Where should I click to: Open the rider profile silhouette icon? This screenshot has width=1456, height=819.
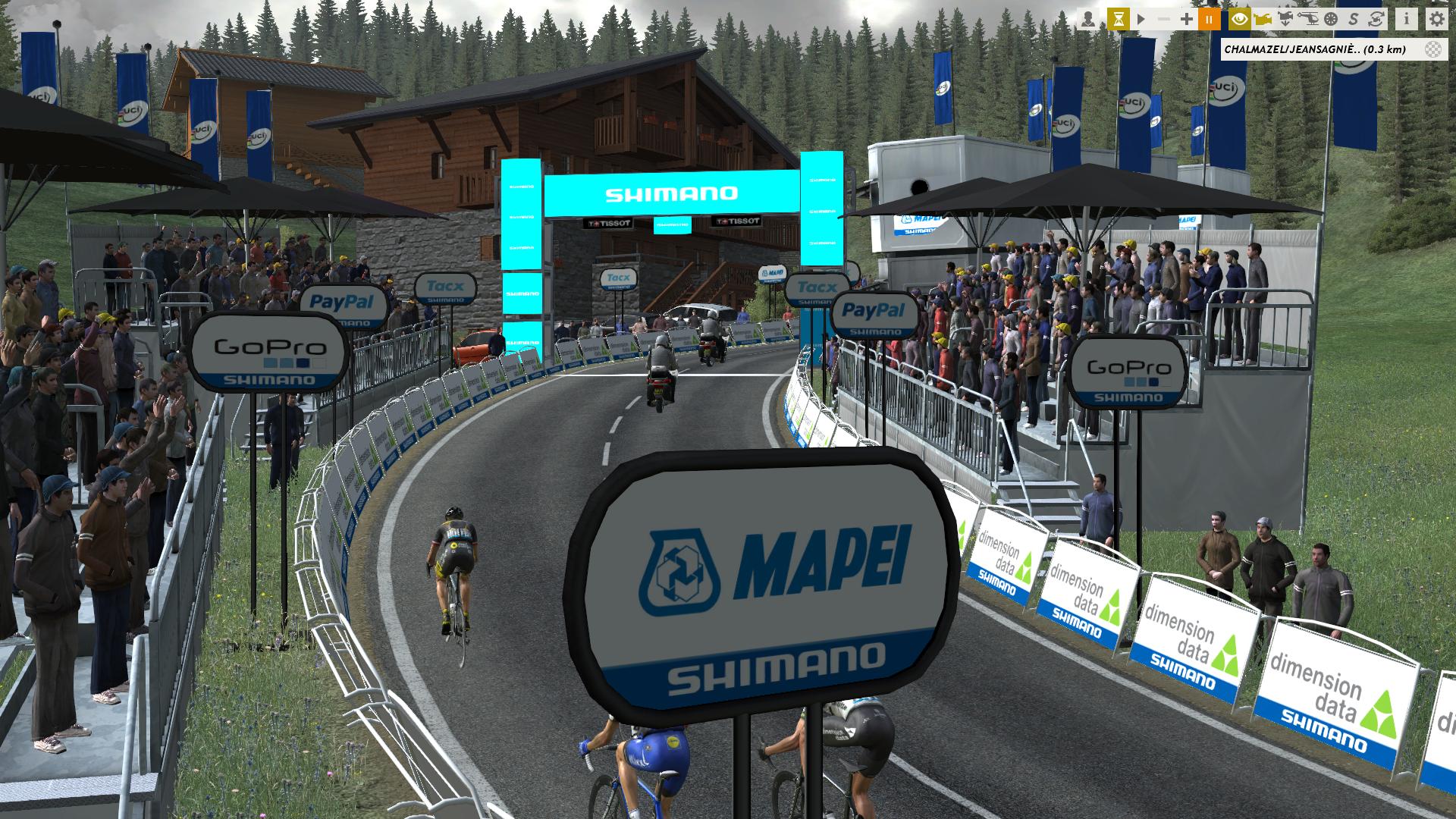(1088, 19)
